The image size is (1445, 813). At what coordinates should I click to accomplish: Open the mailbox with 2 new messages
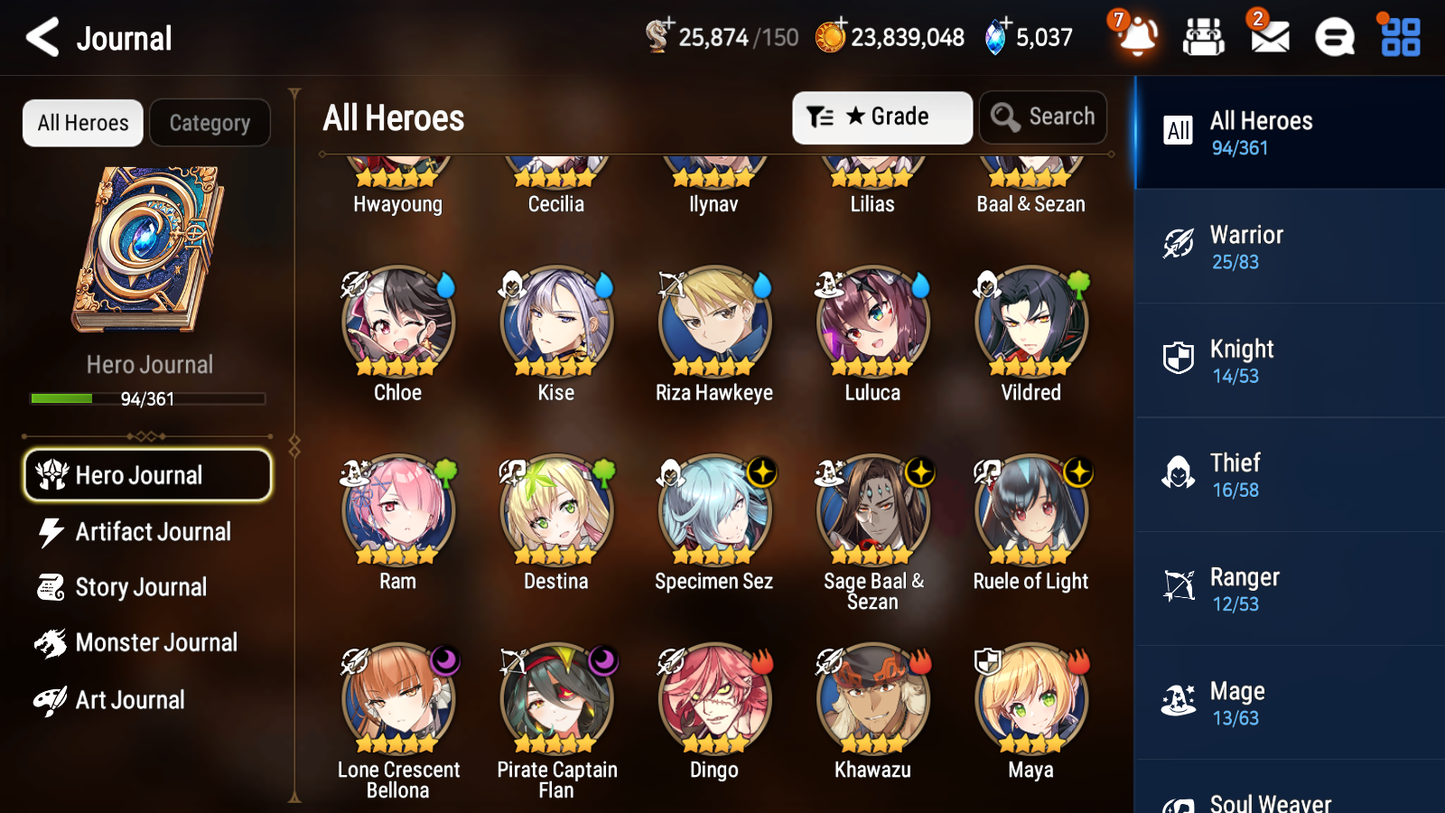[x=1268, y=36]
